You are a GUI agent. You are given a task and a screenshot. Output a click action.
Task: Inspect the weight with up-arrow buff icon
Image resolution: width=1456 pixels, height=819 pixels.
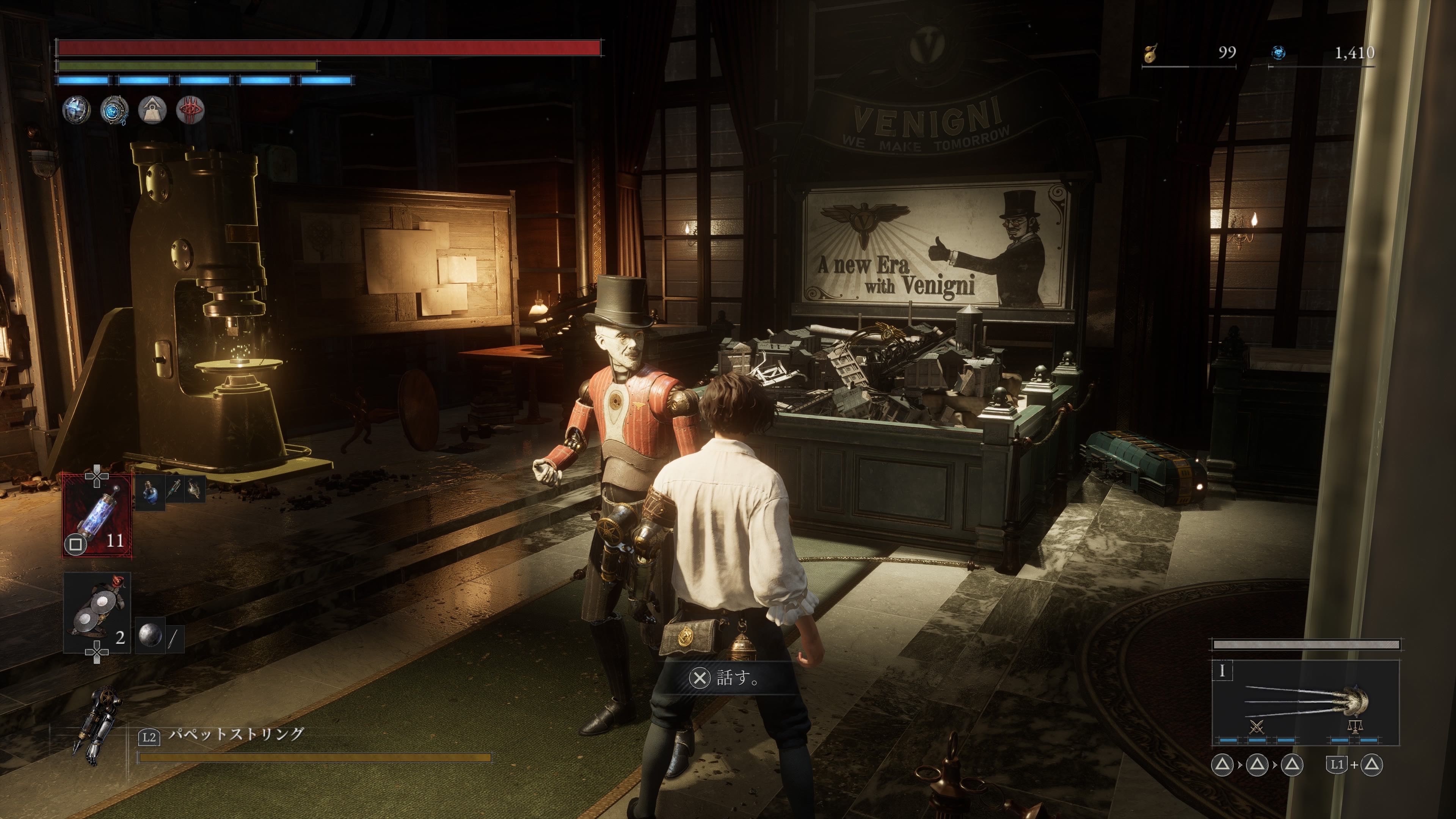click(152, 110)
